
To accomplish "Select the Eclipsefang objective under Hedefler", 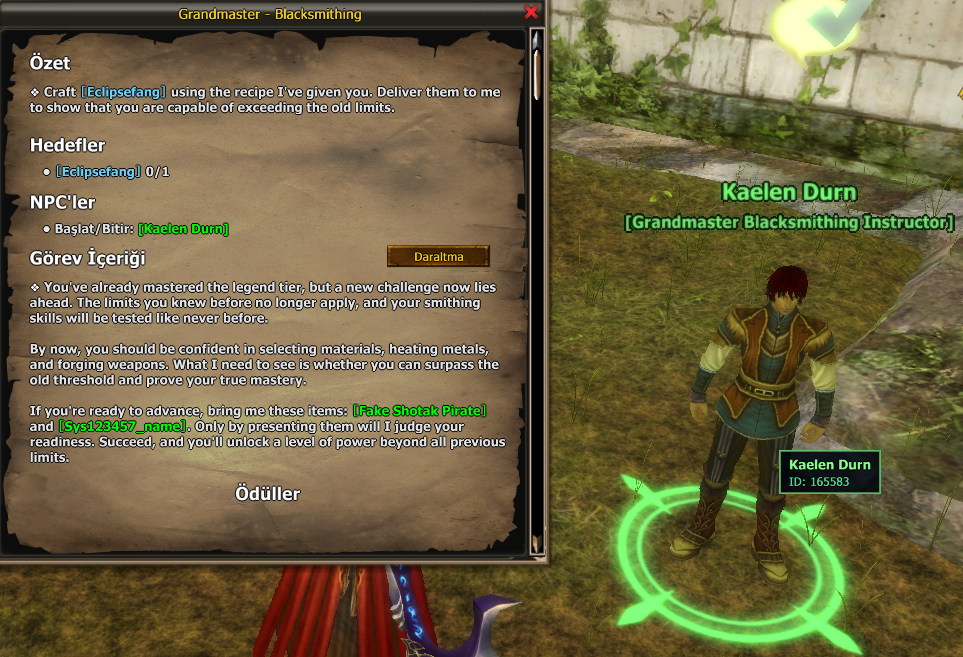I will pyautogui.click(x=98, y=172).
